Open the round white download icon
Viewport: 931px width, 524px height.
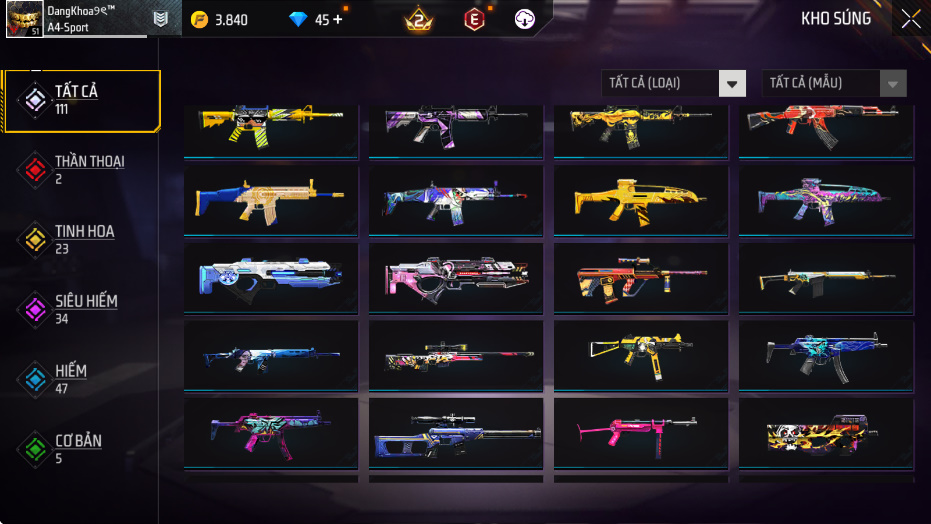pyautogui.click(x=525, y=19)
